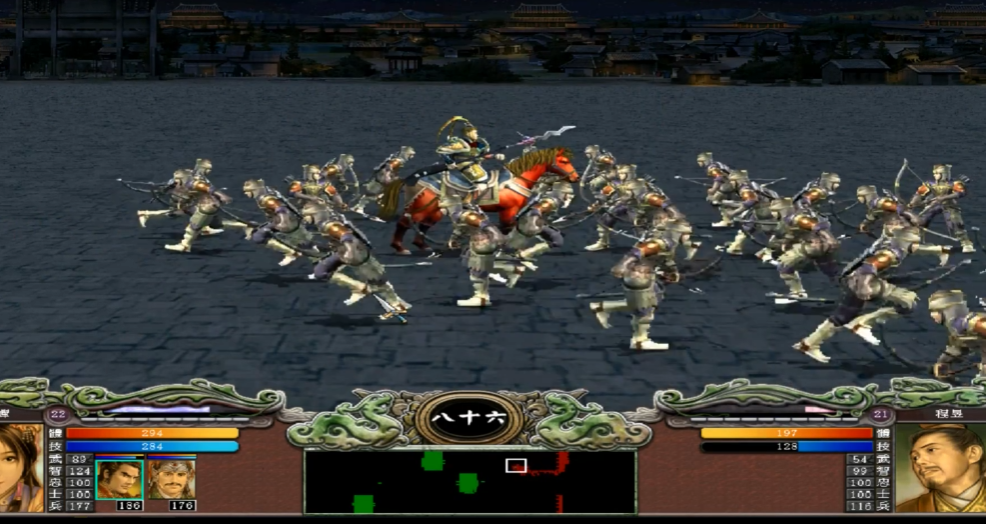Screen dimensions: 986x524
Task: Click the white view box on the minimap
Action: pos(516,465)
